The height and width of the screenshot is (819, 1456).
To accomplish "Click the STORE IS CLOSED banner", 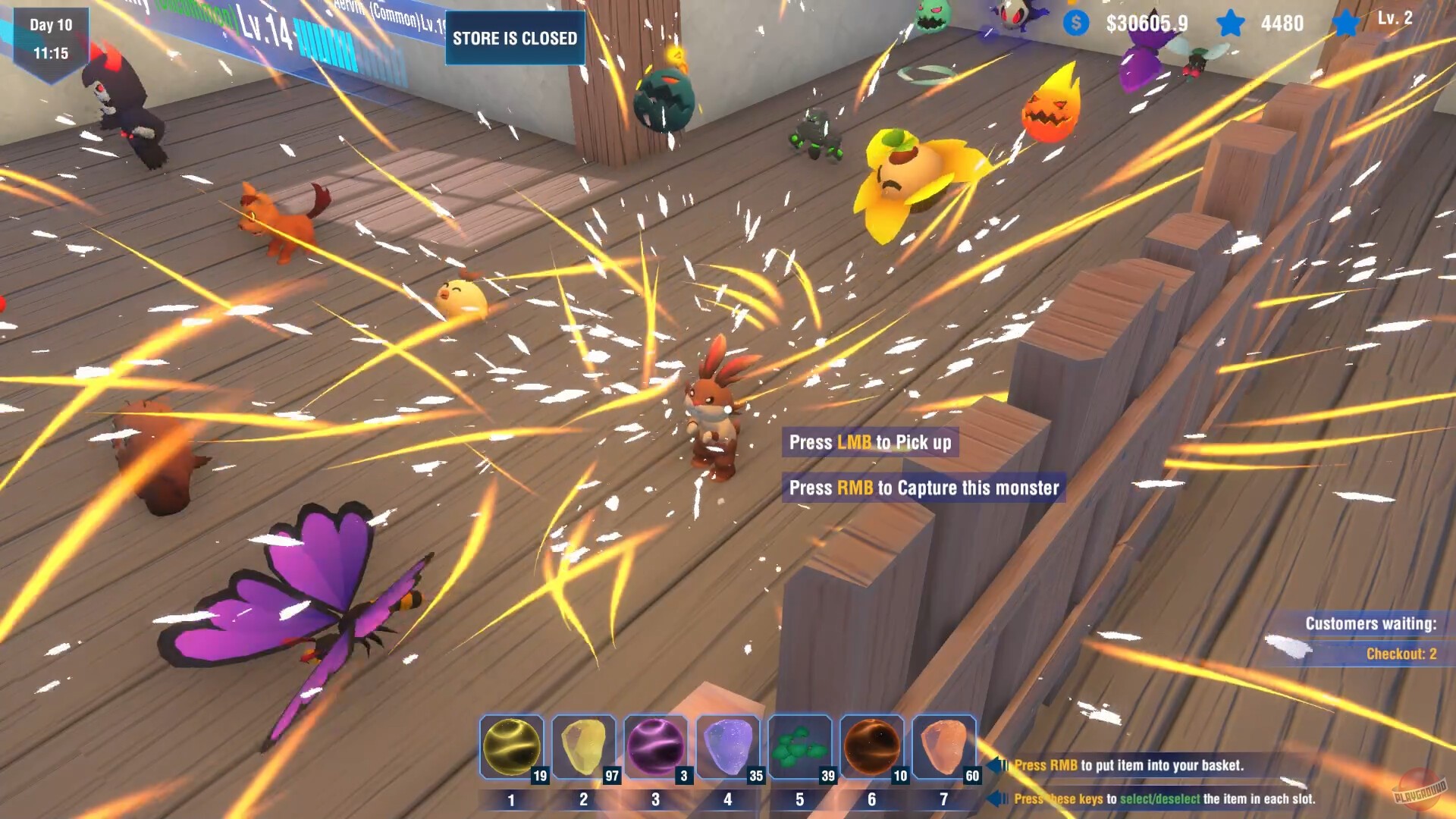I will (514, 38).
